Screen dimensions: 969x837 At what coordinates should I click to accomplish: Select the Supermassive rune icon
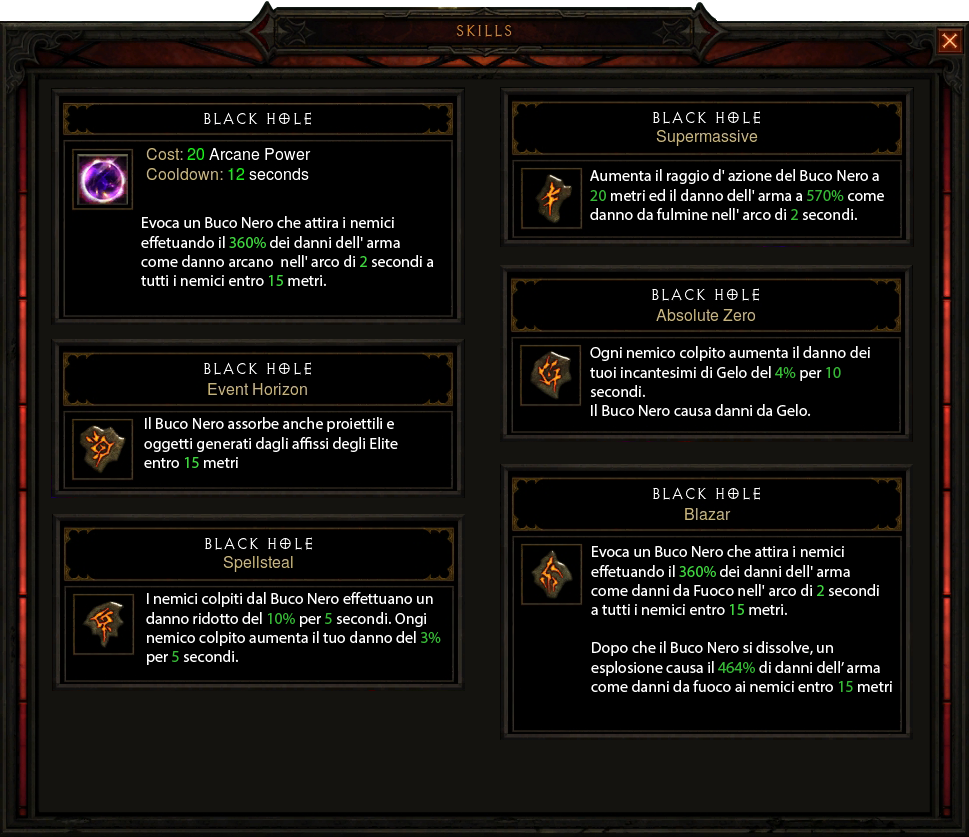coord(551,198)
